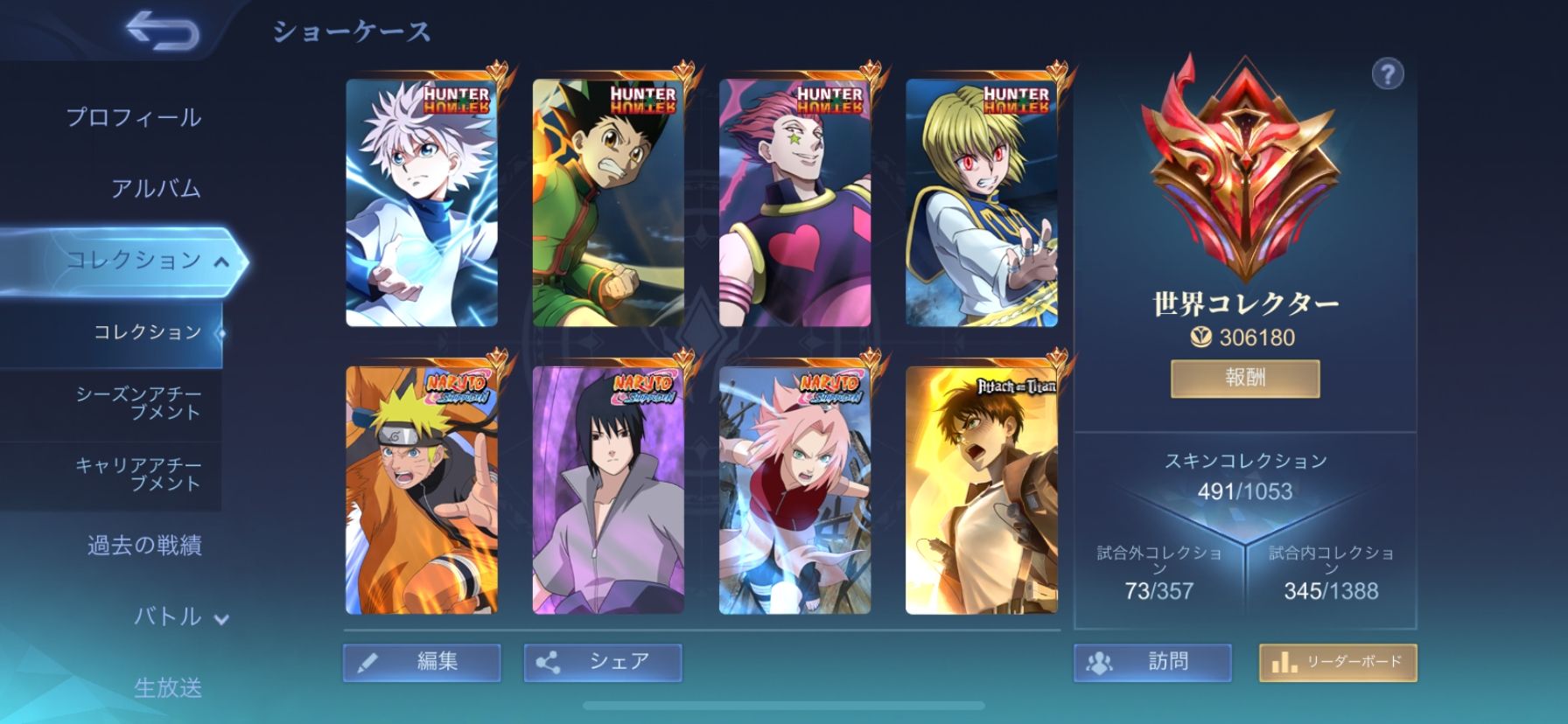Open キャリアアチーブメント sub-tab
Screen dimensions: 1568x724
pos(138,474)
